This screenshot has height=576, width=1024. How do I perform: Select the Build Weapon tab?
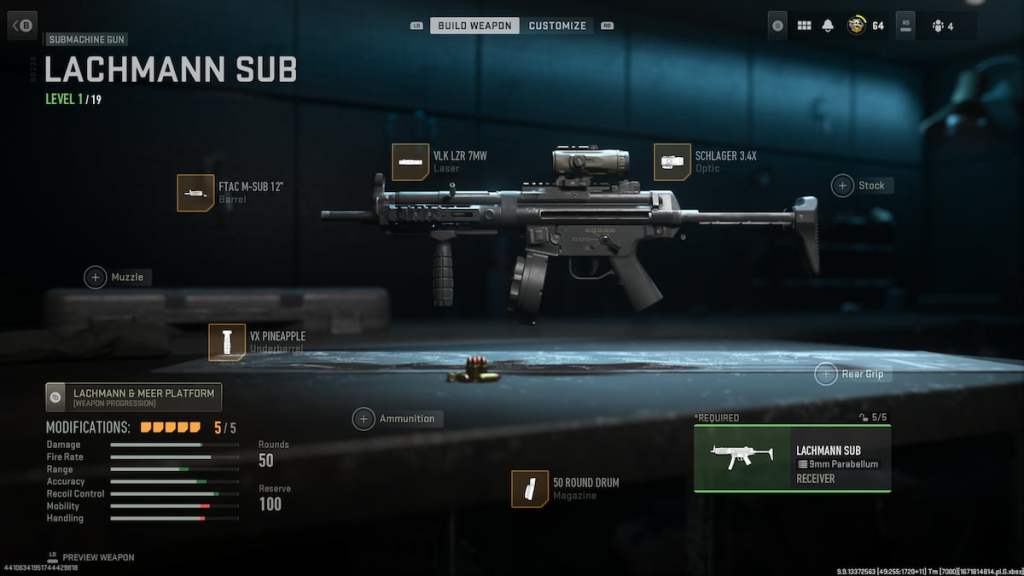click(x=474, y=25)
